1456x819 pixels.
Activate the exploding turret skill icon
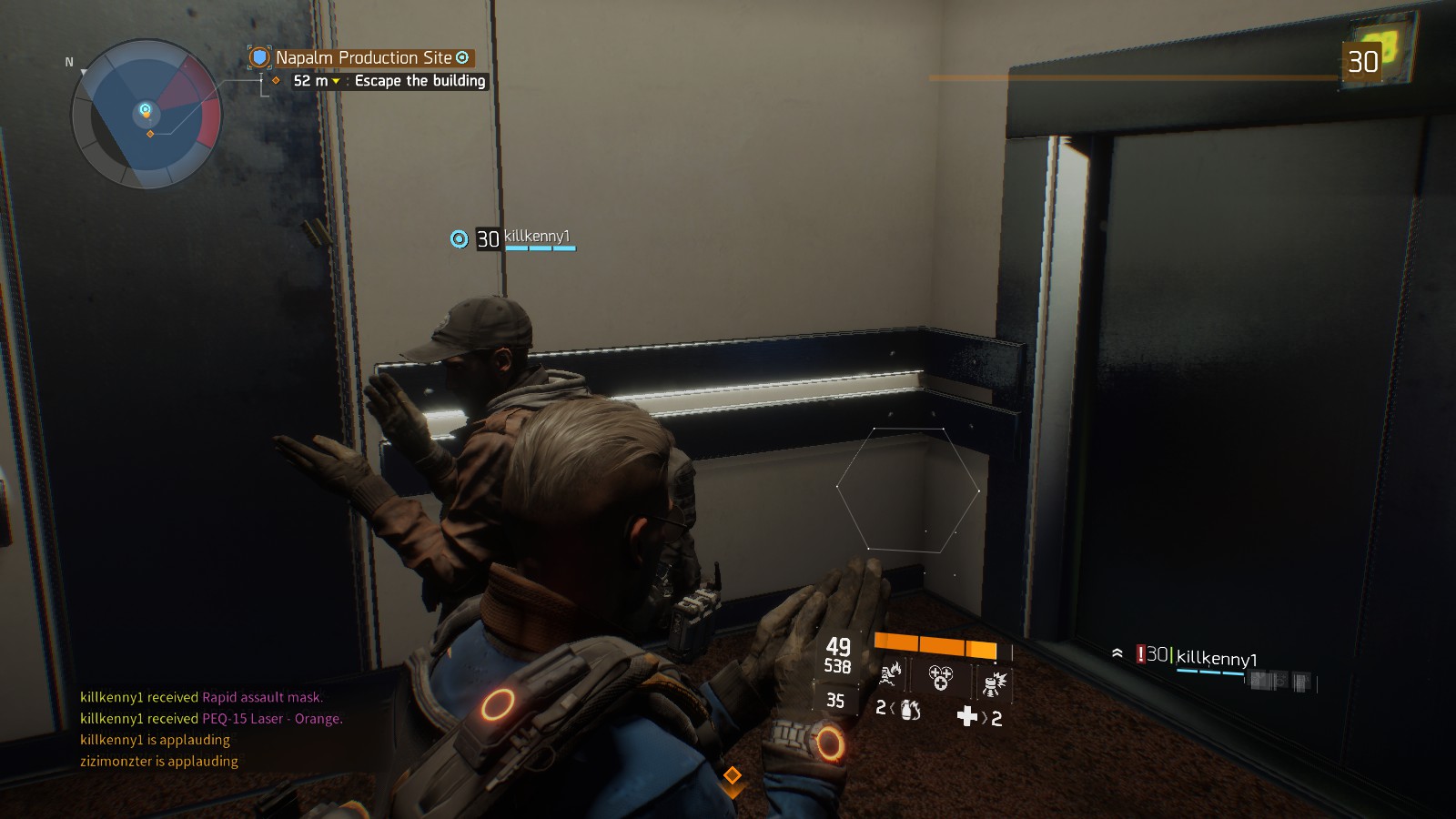[x=993, y=681]
